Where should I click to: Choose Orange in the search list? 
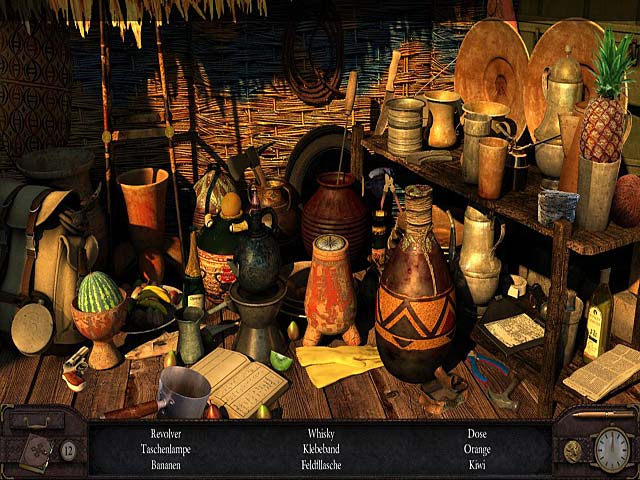477,450
